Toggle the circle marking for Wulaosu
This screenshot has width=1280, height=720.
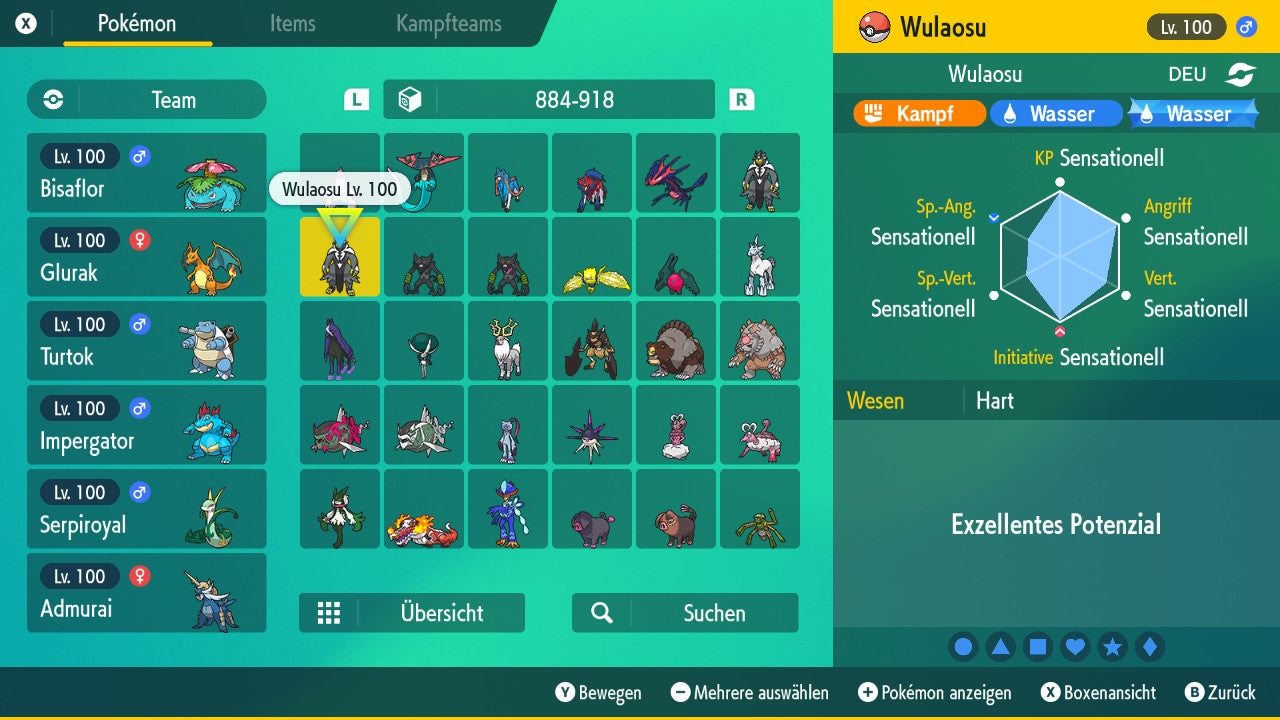point(963,647)
